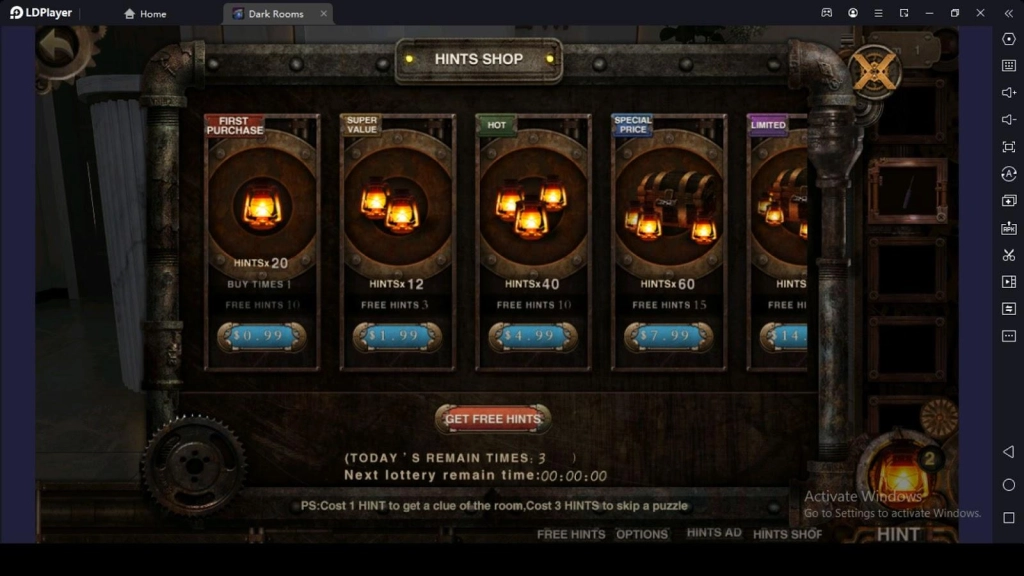The image size is (1024, 576).
Task: Claim hints with GET FREE HINTS button
Action: click(492, 419)
